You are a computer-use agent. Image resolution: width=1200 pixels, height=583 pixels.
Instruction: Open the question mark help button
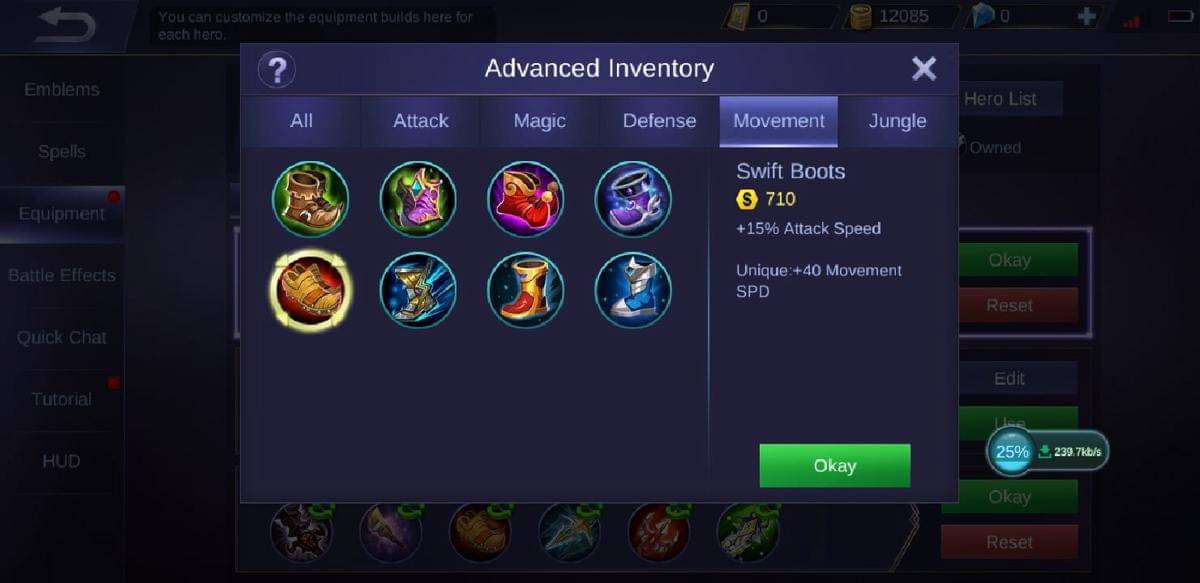click(x=277, y=70)
